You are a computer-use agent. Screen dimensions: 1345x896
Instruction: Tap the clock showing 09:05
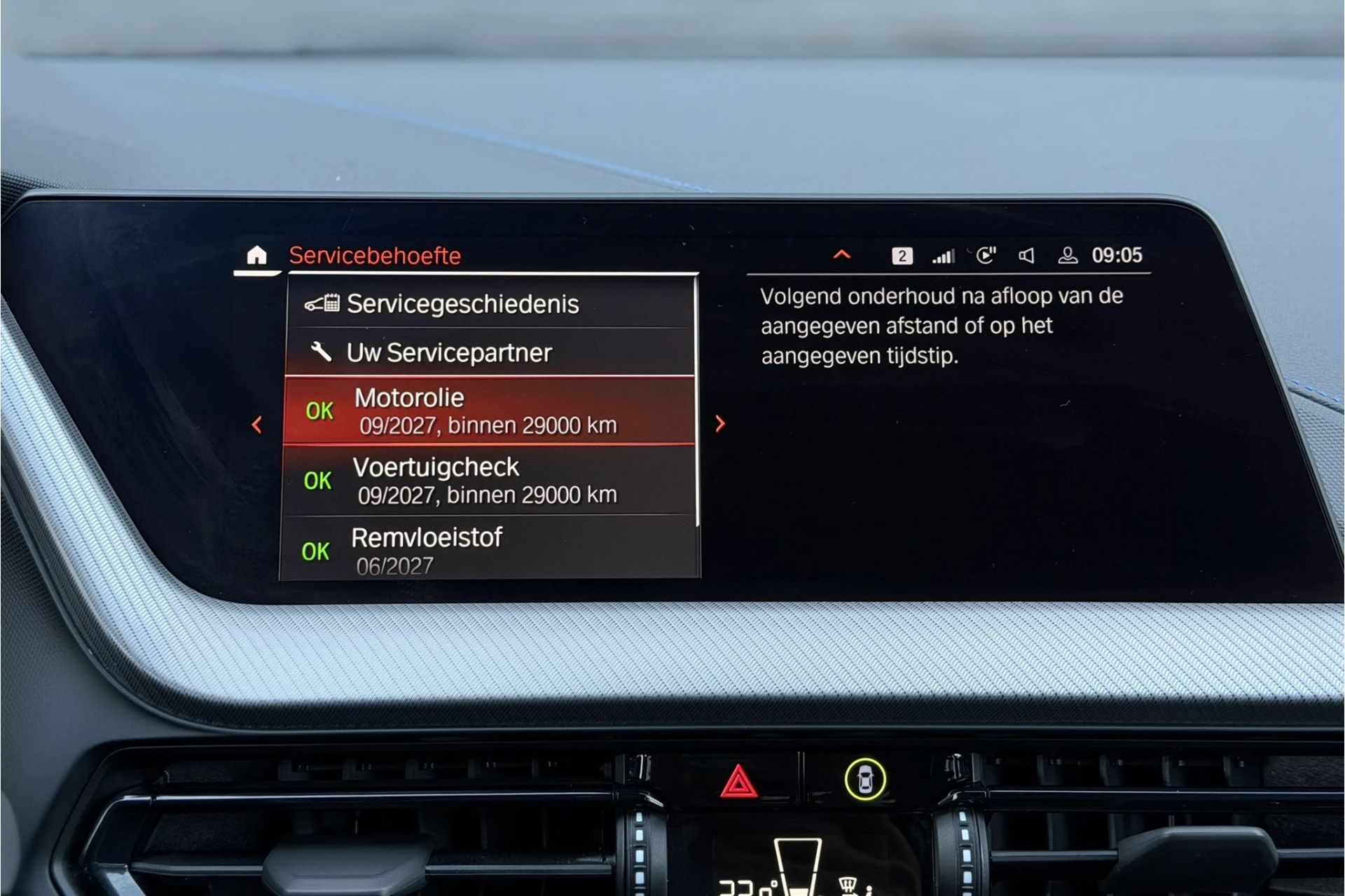1116,255
